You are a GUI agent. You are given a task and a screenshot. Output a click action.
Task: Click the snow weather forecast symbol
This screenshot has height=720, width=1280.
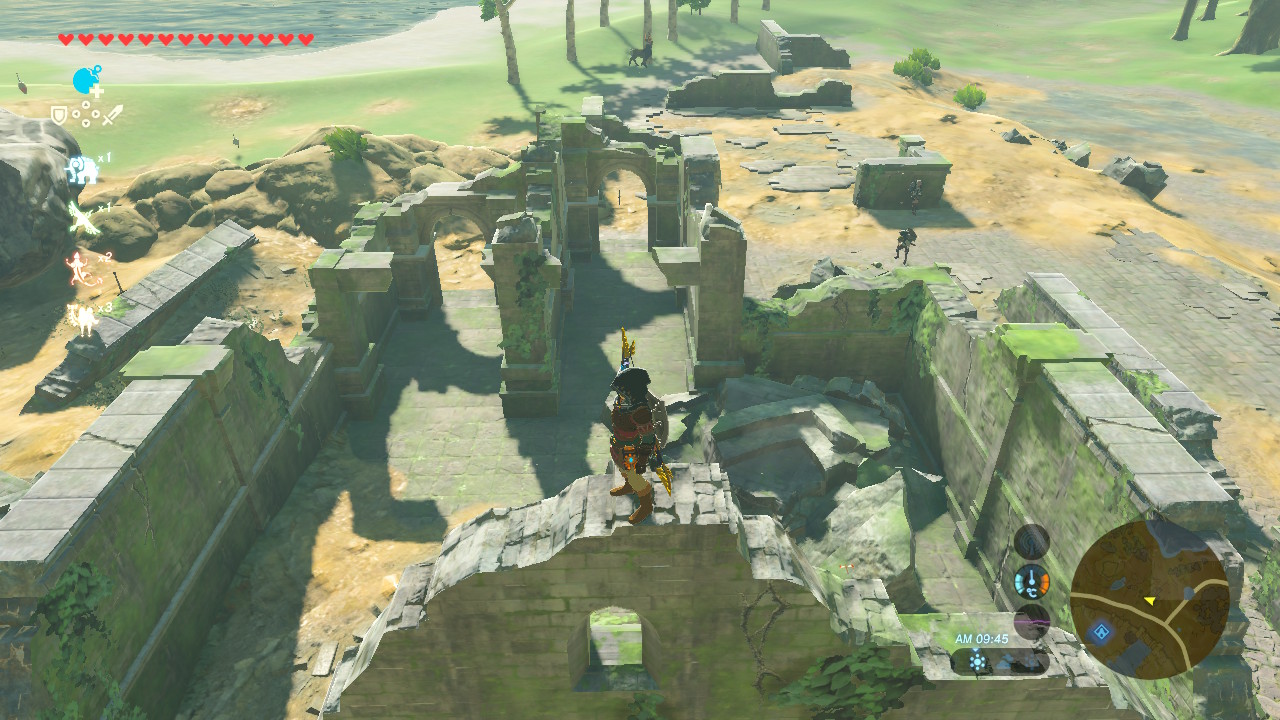coord(1031,662)
